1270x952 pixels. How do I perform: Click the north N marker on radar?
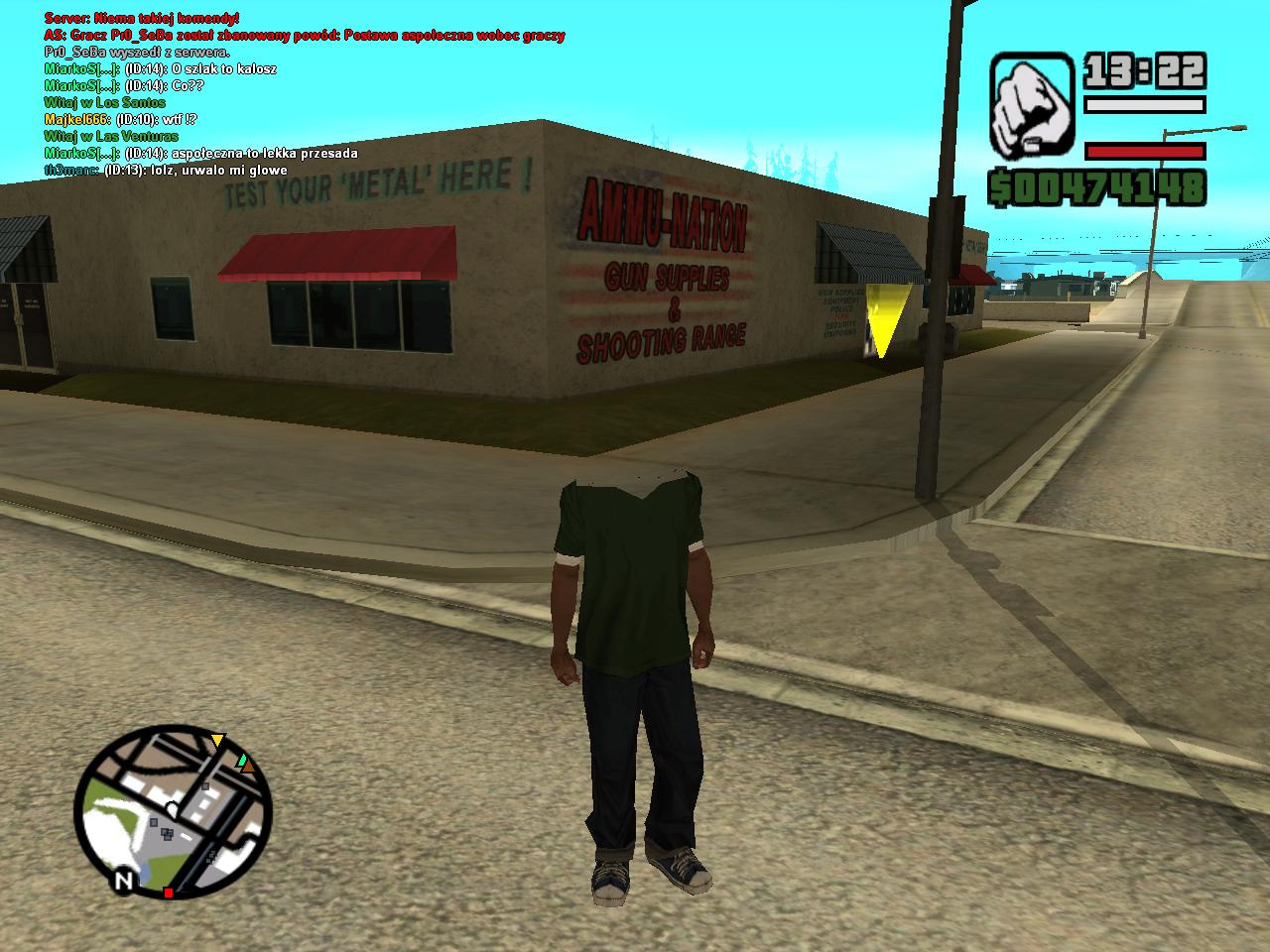124,881
